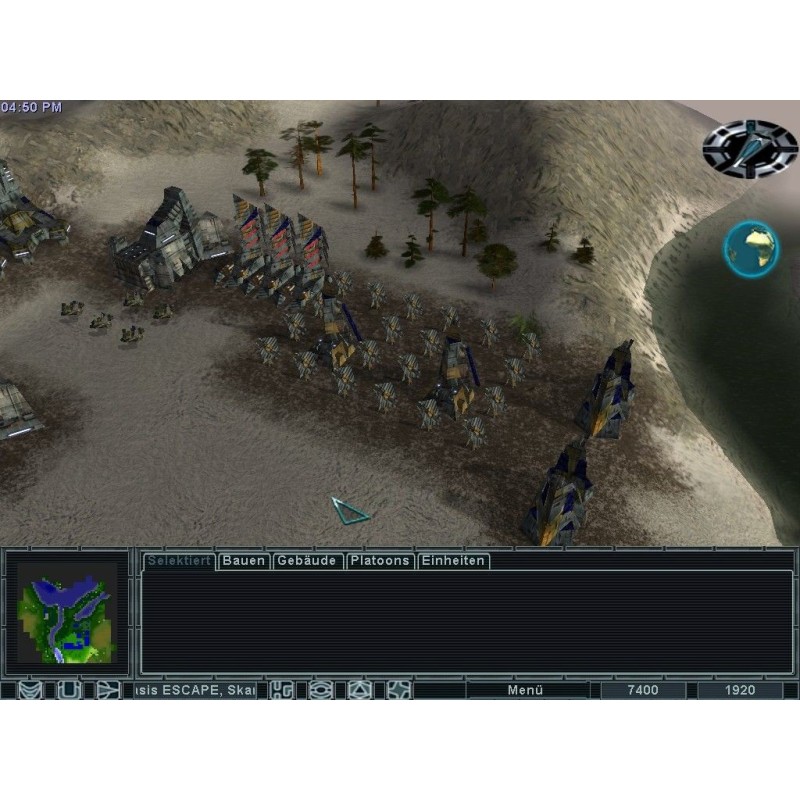Switch to the Selektiert tab

(179, 561)
